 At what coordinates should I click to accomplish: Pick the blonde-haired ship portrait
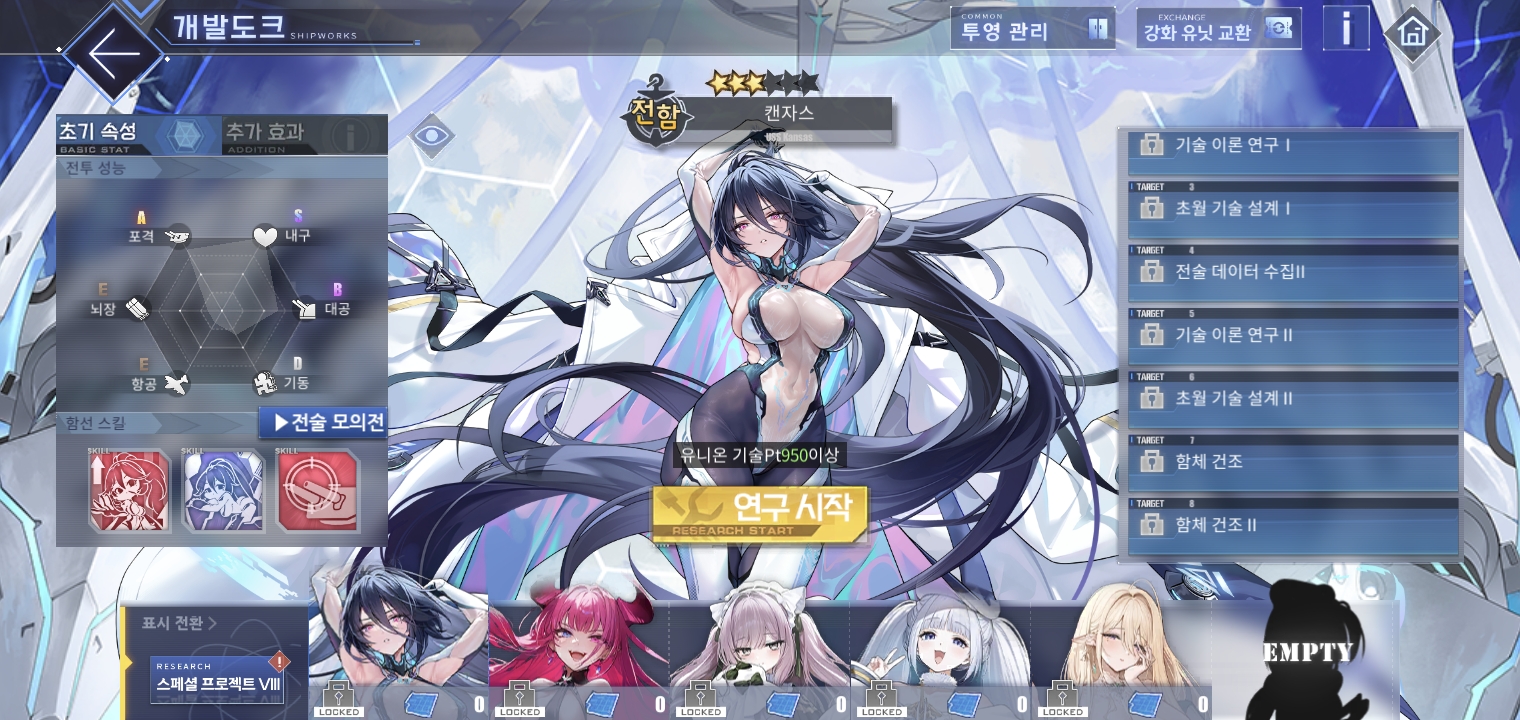click(x=1120, y=645)
